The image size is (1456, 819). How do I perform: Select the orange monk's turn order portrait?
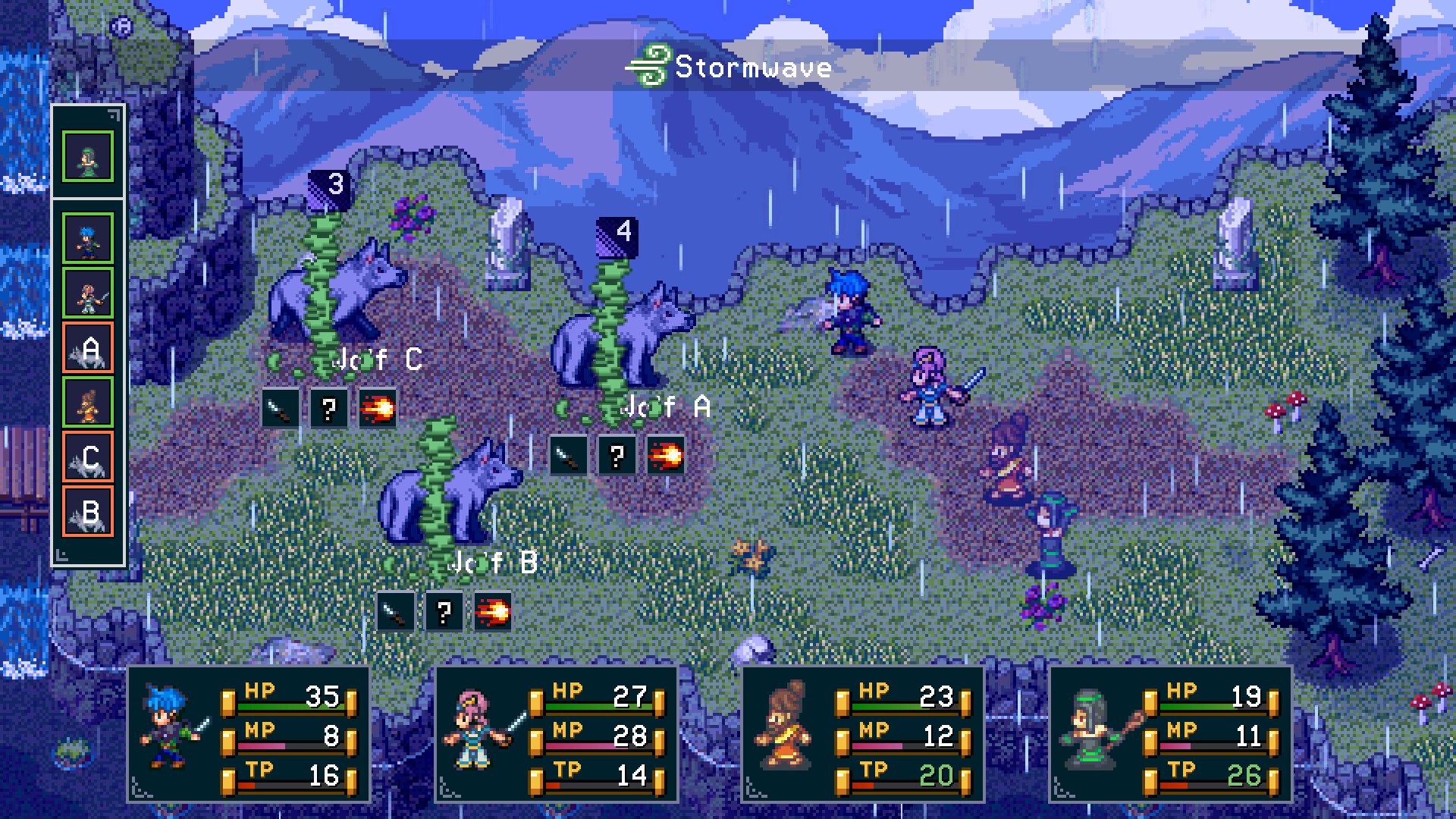click(88, 403)
